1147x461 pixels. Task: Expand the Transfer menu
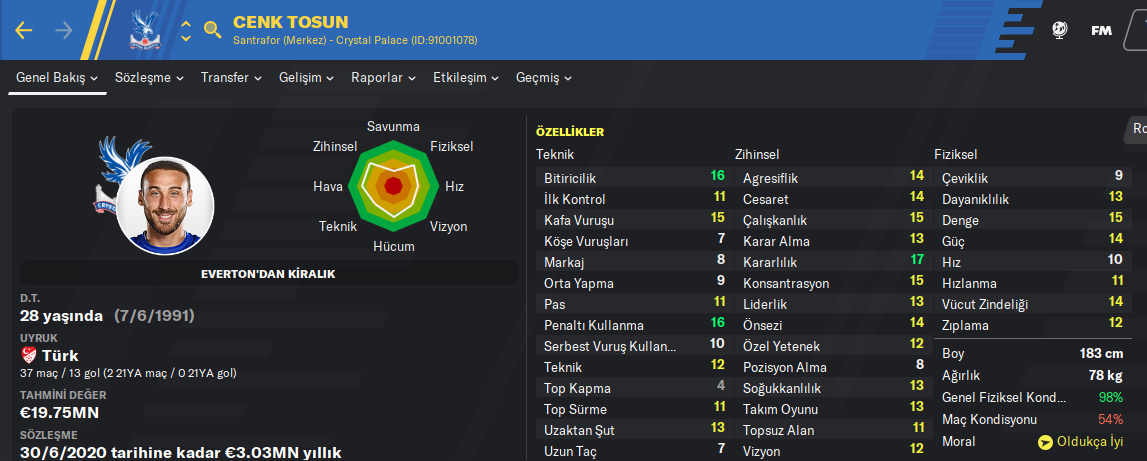pos(231,78)
